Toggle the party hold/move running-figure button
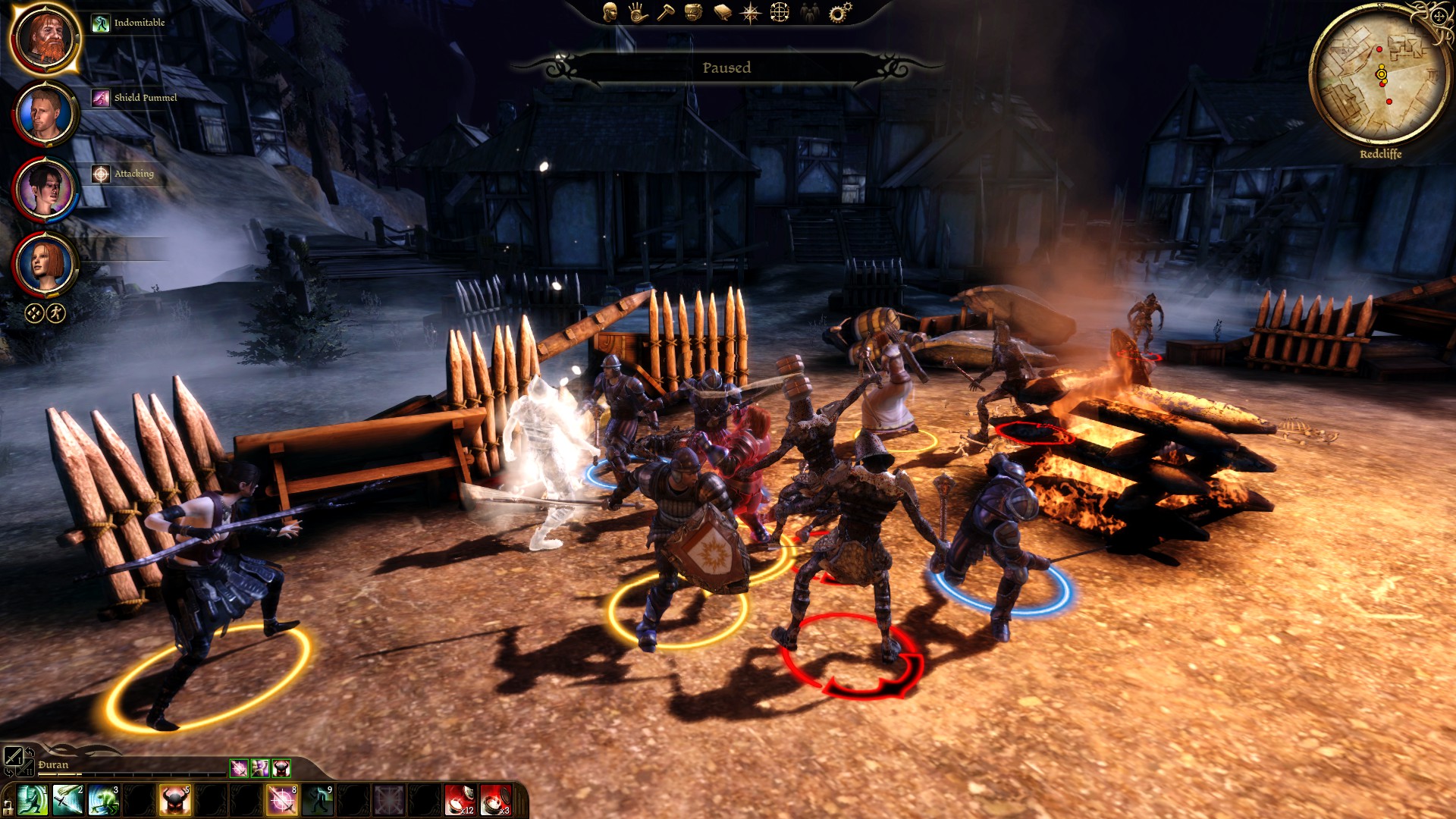1456x819 pixels. [x=56, y=312]
